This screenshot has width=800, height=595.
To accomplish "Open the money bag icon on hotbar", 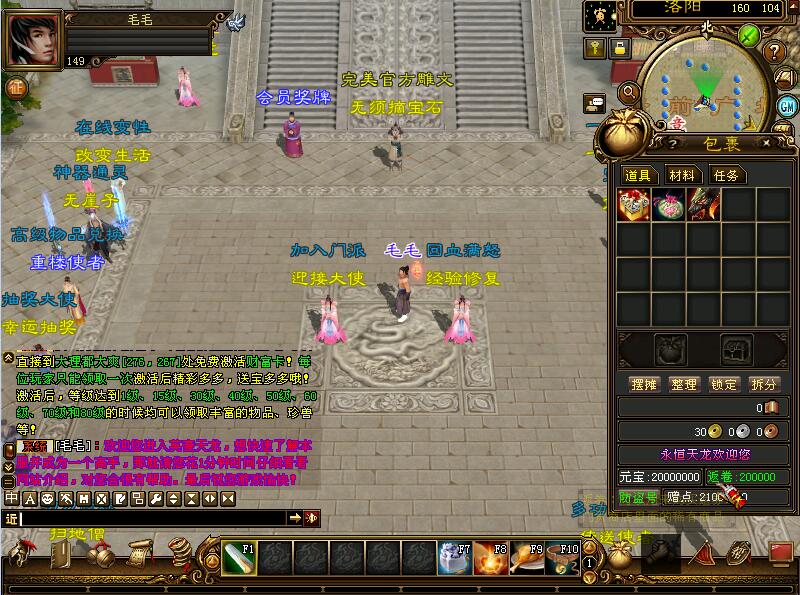I will (x=619, y=556).
